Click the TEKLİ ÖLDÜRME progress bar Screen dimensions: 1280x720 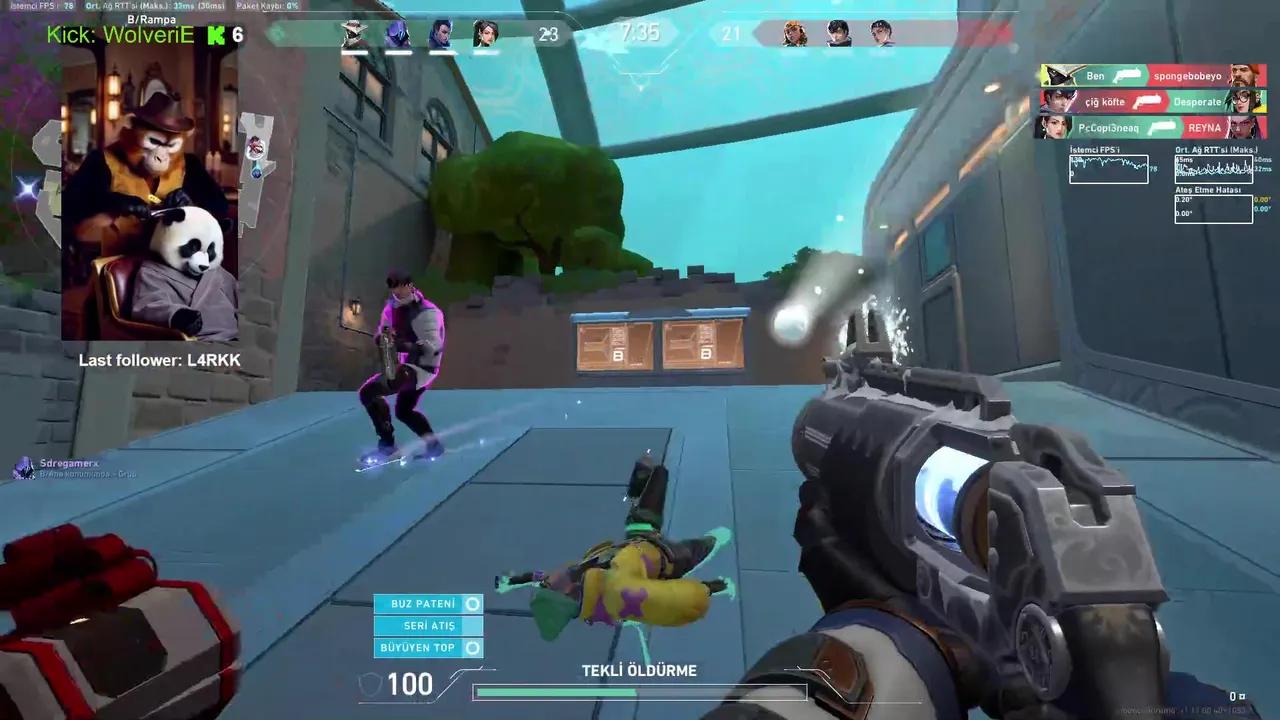(x=638, y=692)
